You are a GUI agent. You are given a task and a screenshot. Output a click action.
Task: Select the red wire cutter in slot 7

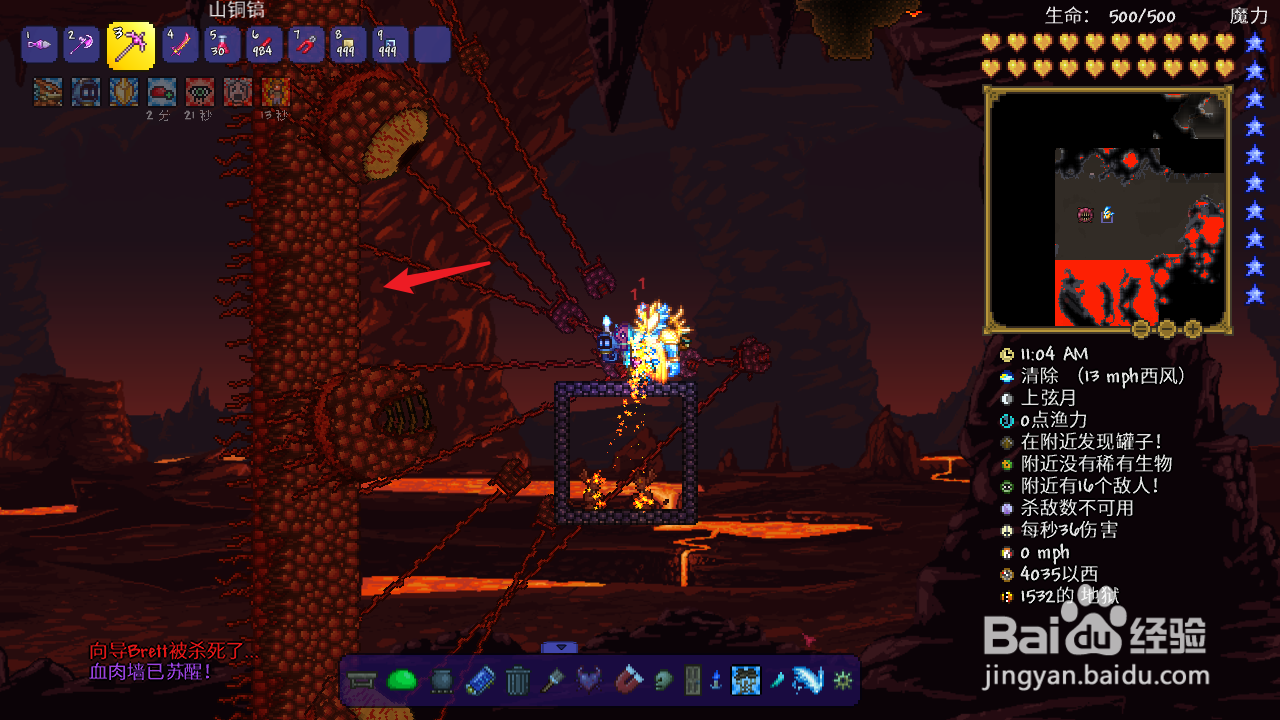tap(305, 45)
